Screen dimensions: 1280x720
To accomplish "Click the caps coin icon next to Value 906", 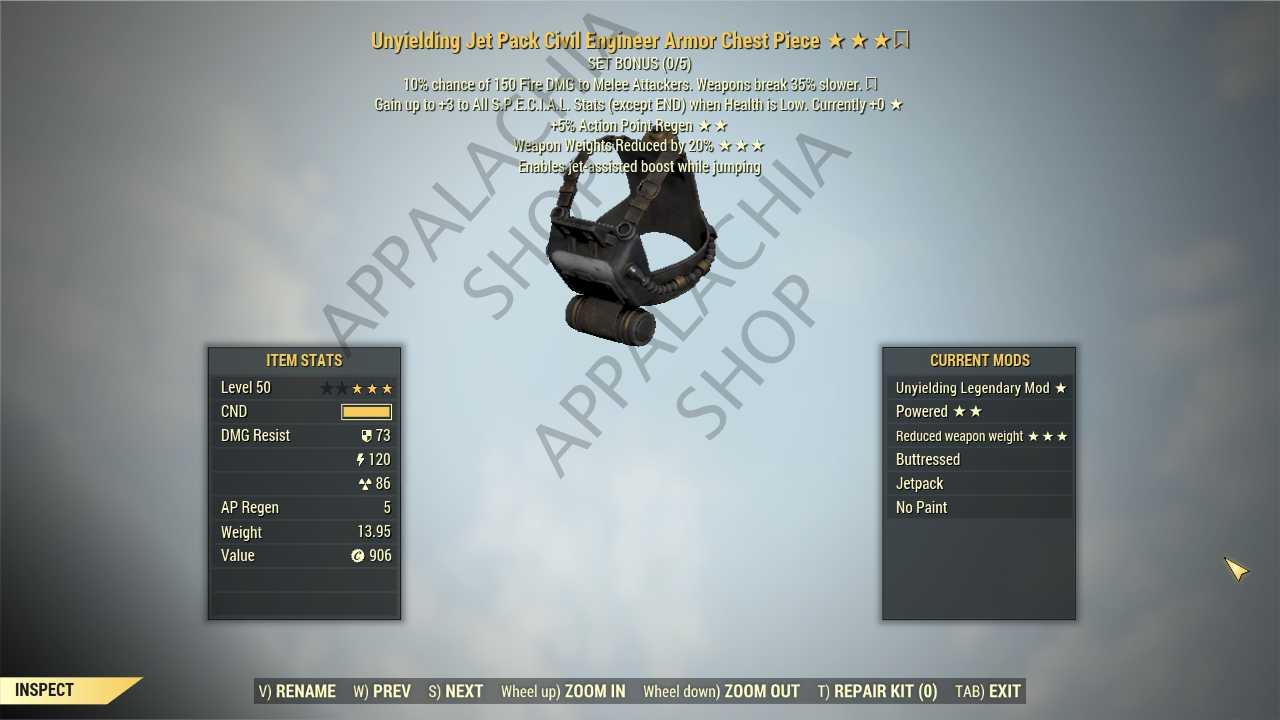I will tap(358, 555).
